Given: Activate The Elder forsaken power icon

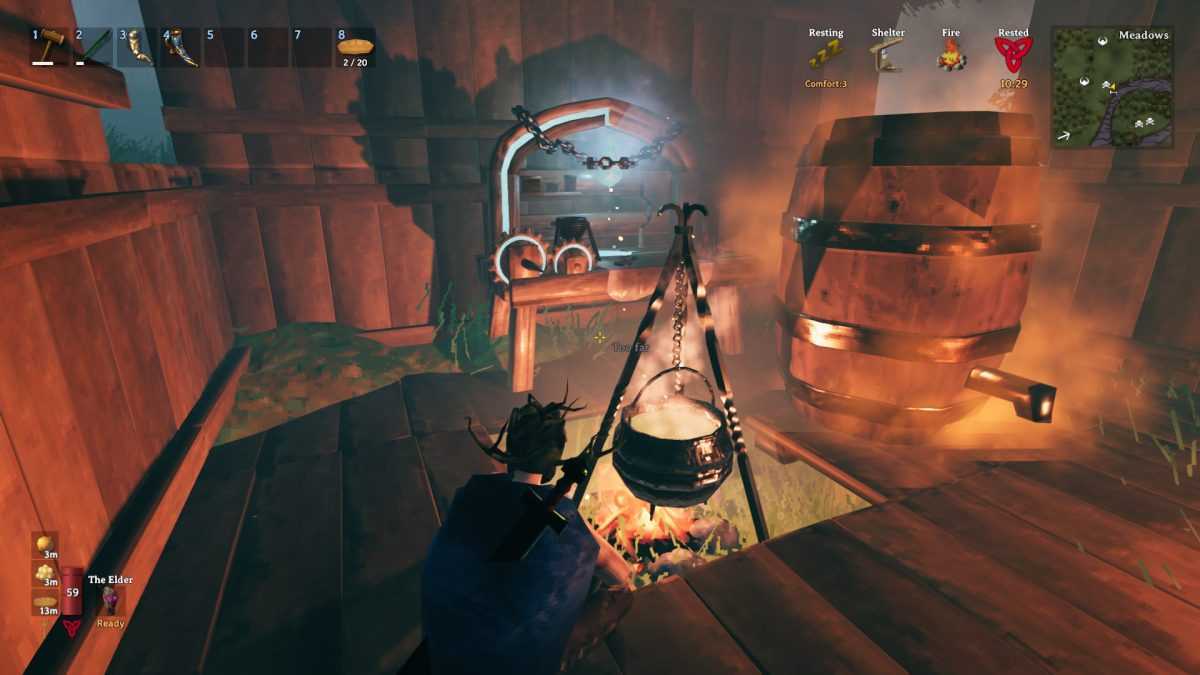Looking at the screenshot, I should [x=110, y=600].
